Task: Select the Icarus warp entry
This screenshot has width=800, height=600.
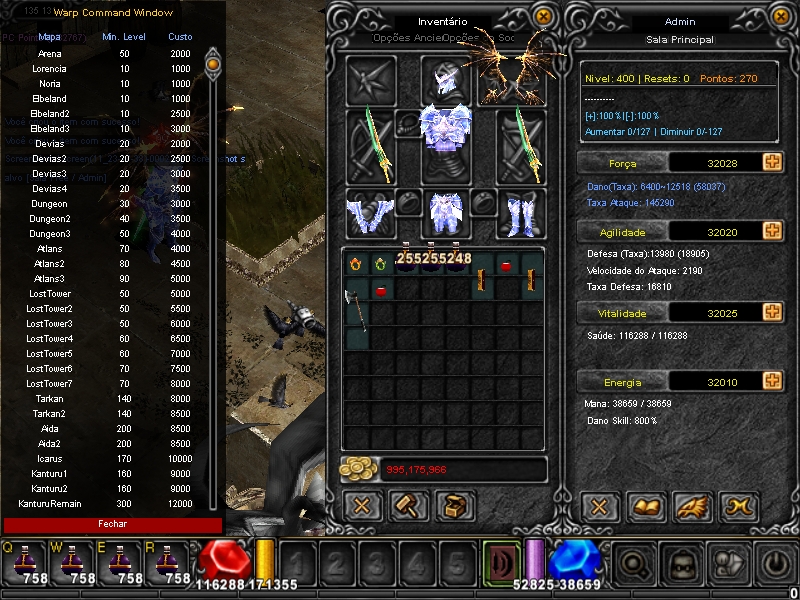Action: click(49, 459)
